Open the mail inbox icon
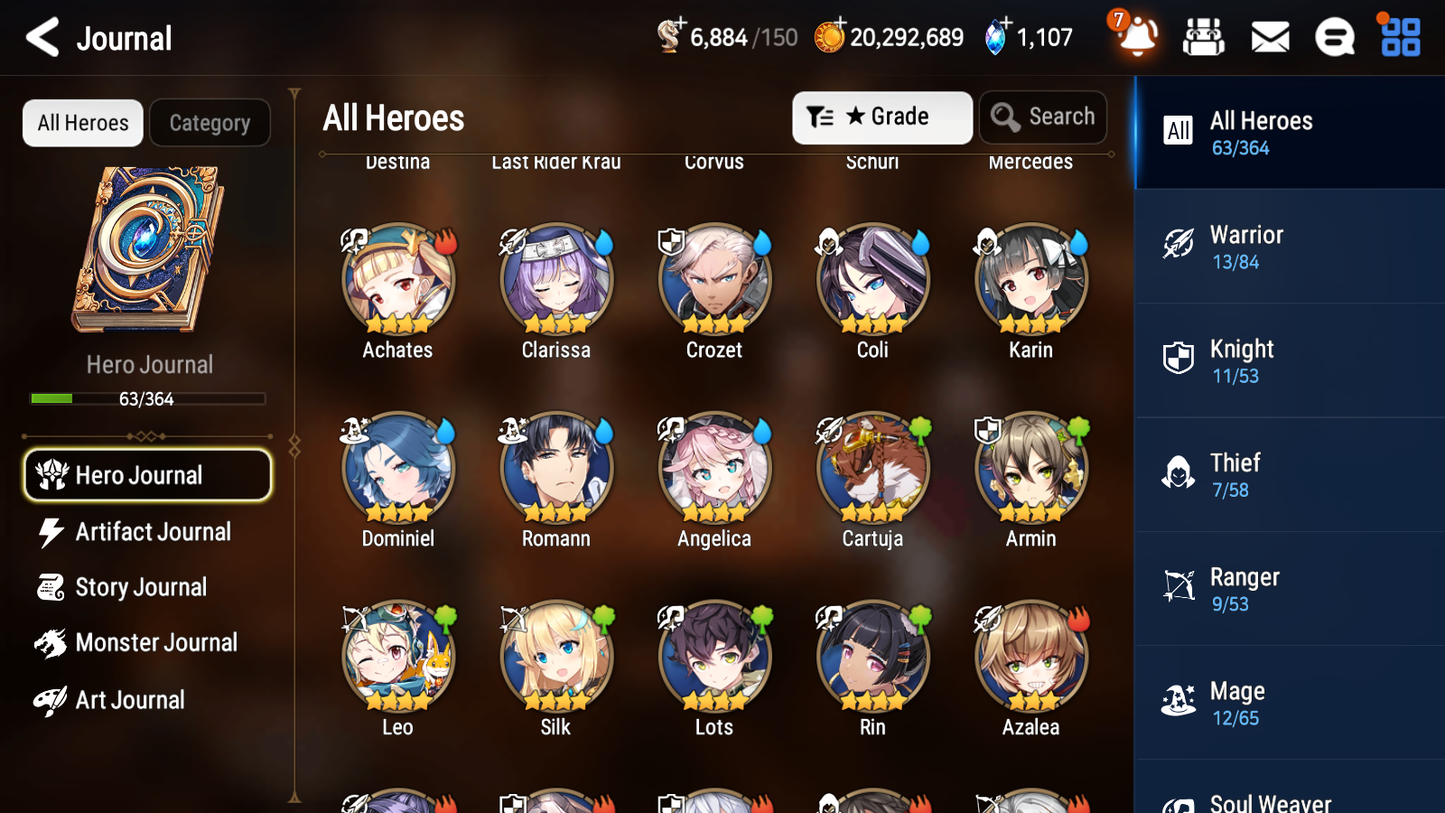This screenshot has width=1445, height=813. point(1269,36)
